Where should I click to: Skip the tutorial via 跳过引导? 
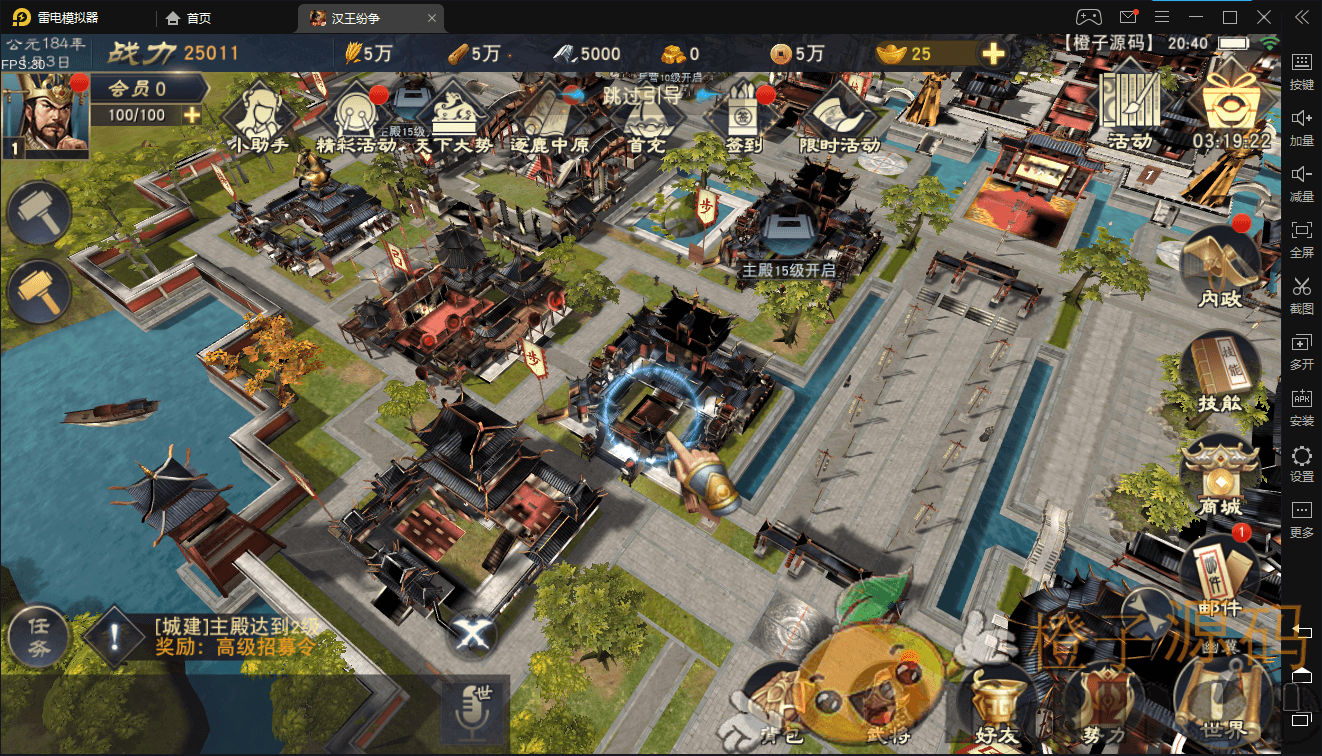coord(640,95)
